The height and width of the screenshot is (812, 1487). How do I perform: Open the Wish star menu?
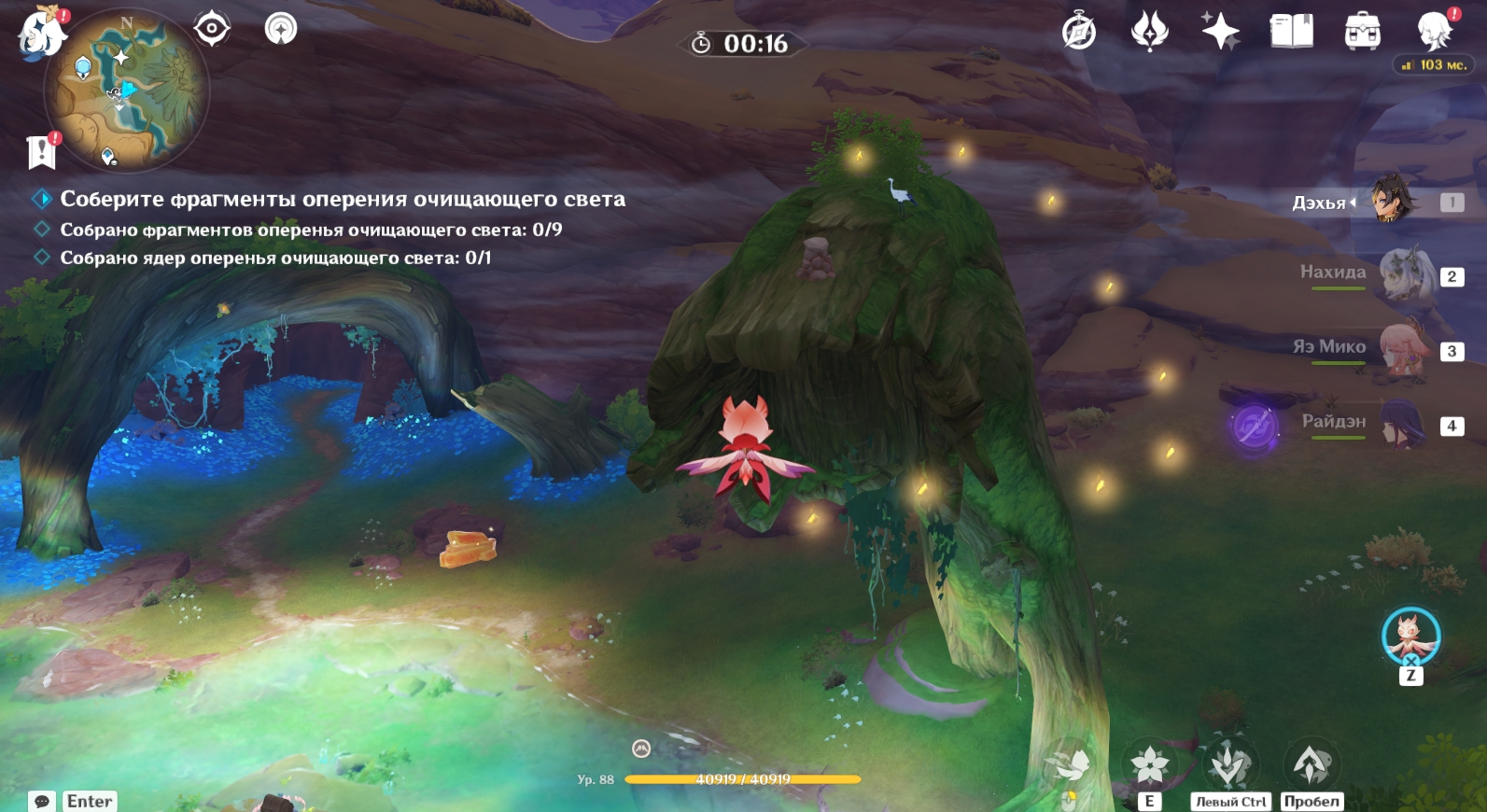(1220, 32)
